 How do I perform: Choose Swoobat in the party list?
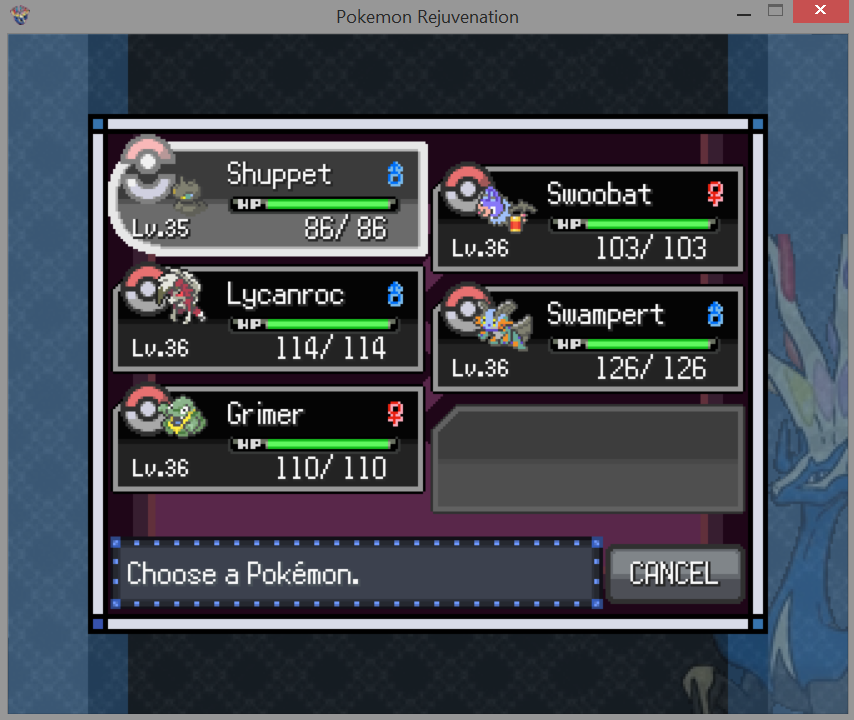588,219
